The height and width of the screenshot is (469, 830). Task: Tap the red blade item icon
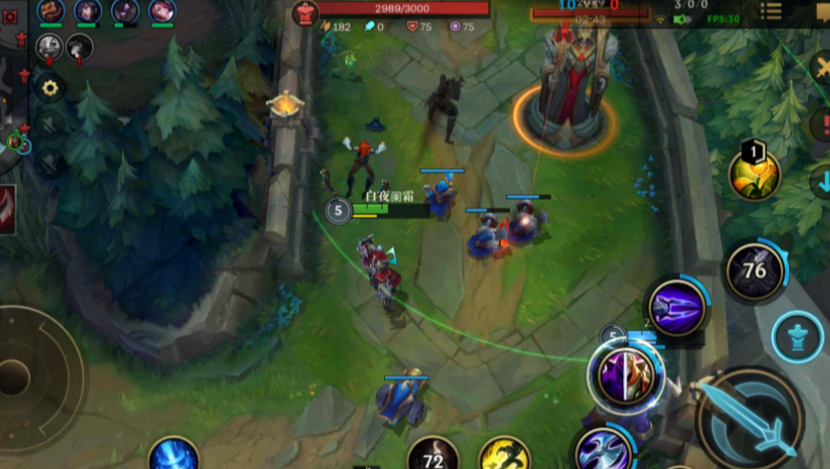click(x=7, y=209)
